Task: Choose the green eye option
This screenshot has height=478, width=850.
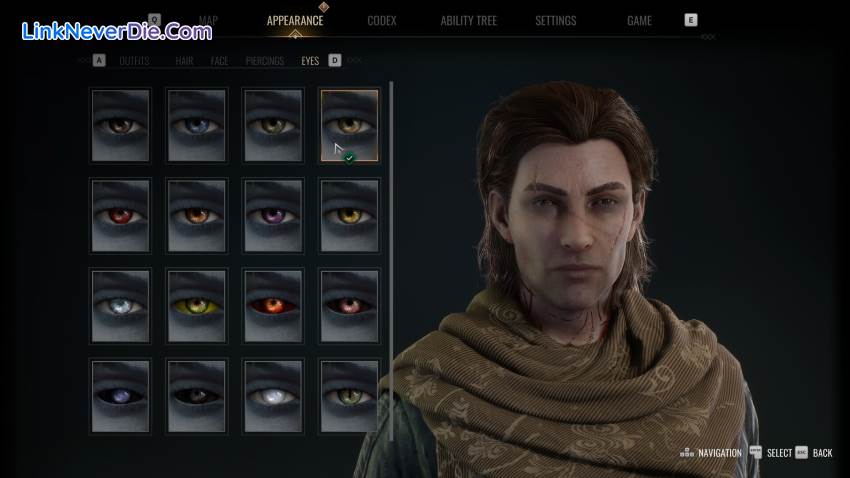Action: click(349, 395)
